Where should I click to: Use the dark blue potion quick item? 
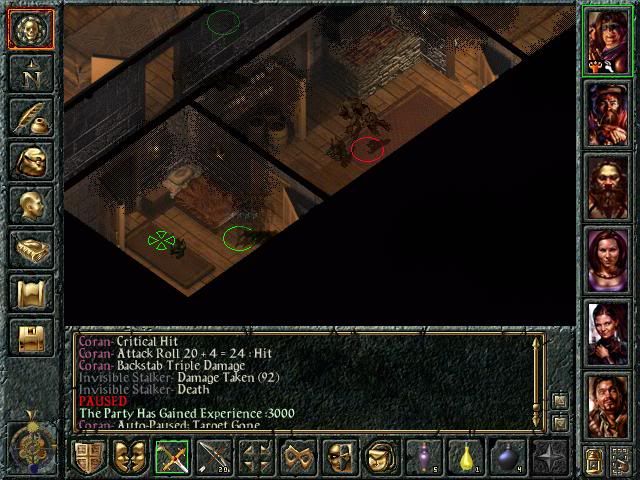507,458
